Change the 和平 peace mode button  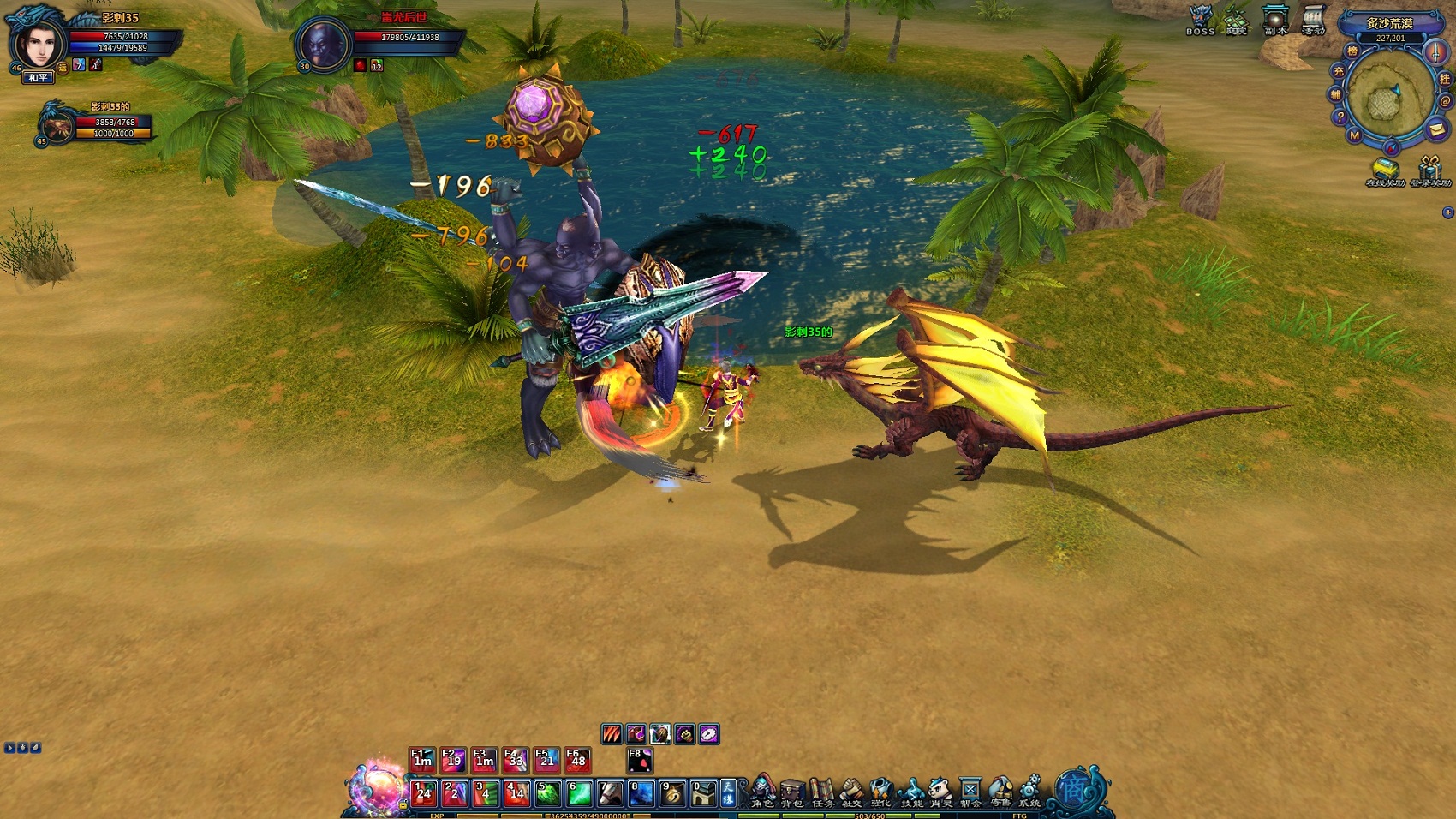(x=38, y=78)
